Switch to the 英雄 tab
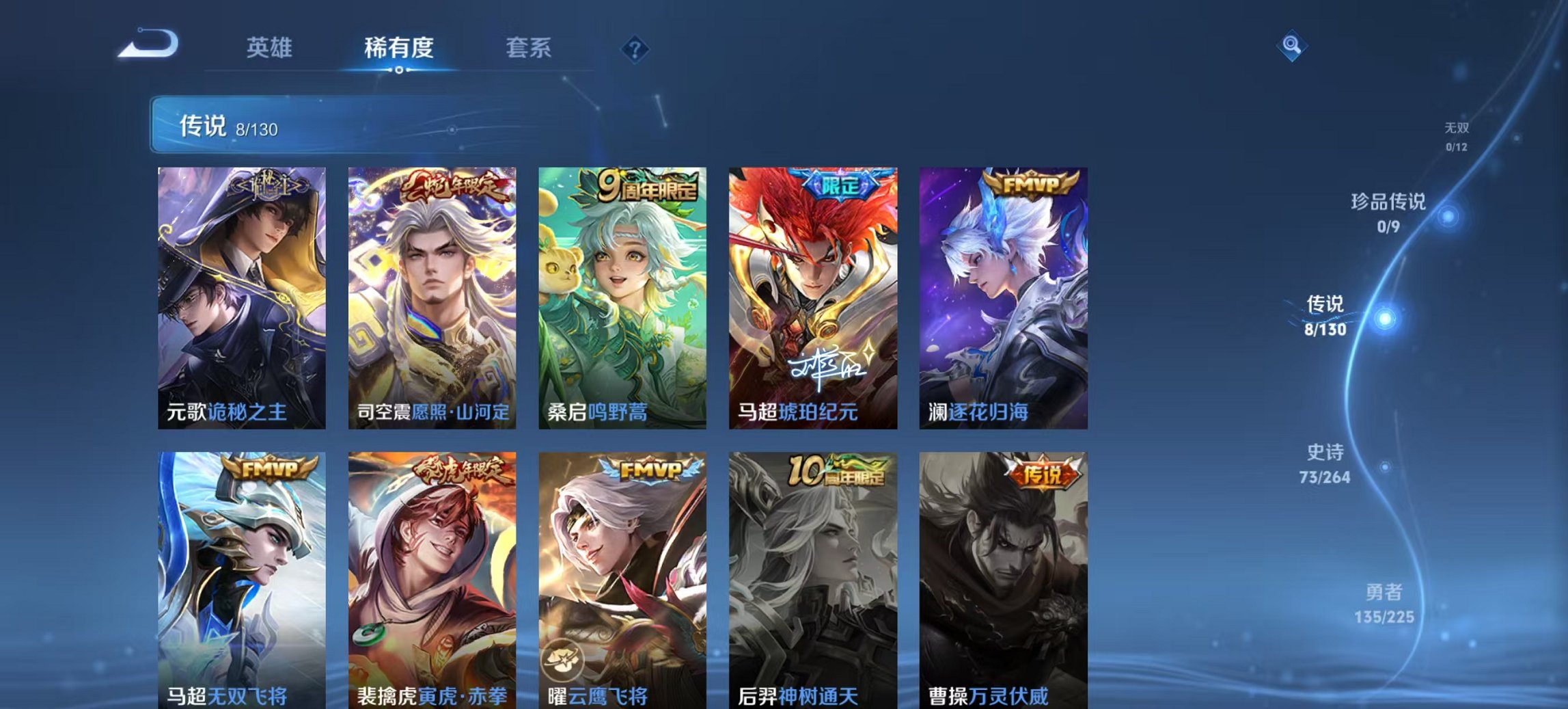The image size is (1568, 709). tap(272, 48)
